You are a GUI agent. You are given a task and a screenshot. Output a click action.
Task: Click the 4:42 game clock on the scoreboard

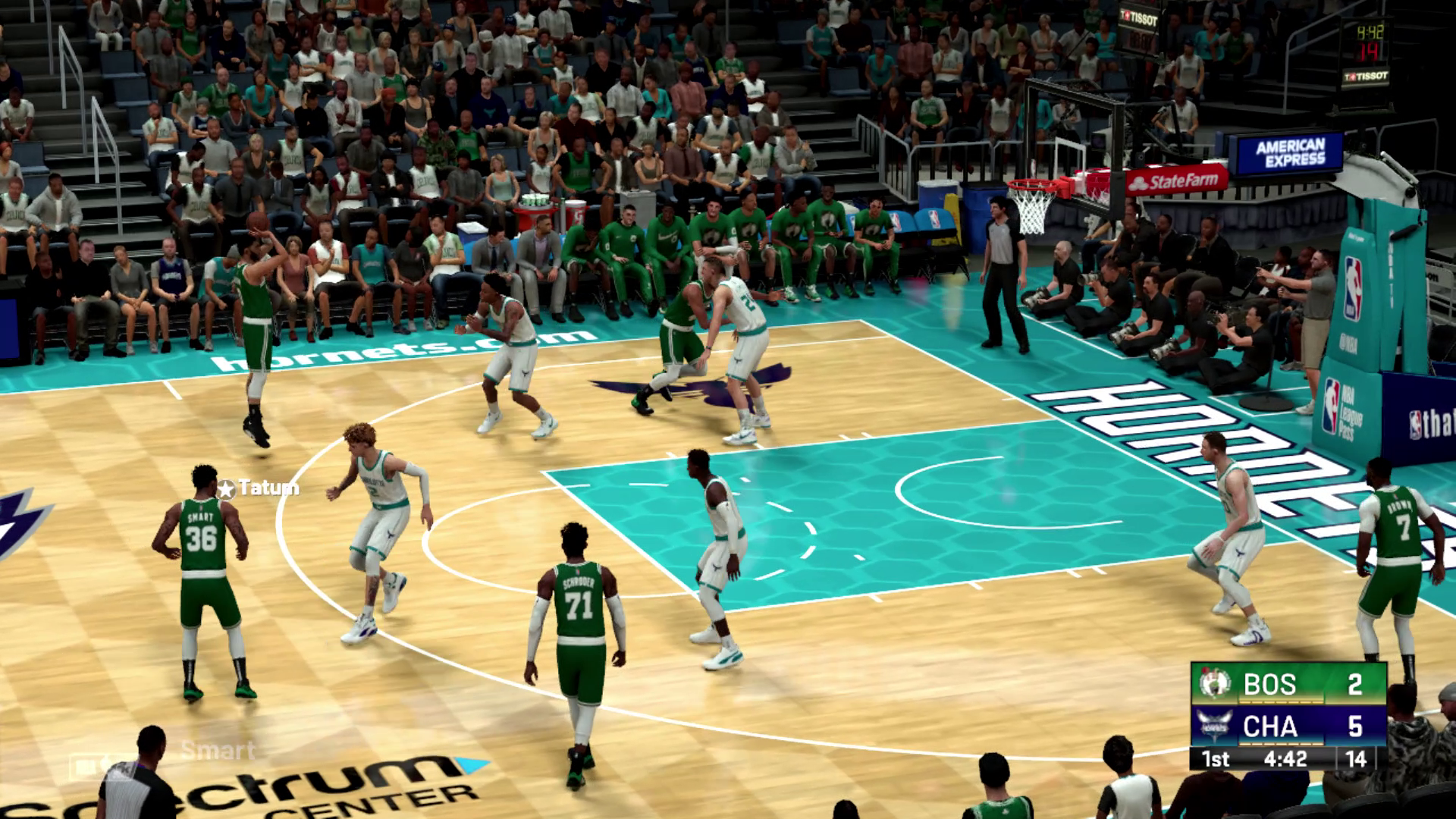[1285, 759]
